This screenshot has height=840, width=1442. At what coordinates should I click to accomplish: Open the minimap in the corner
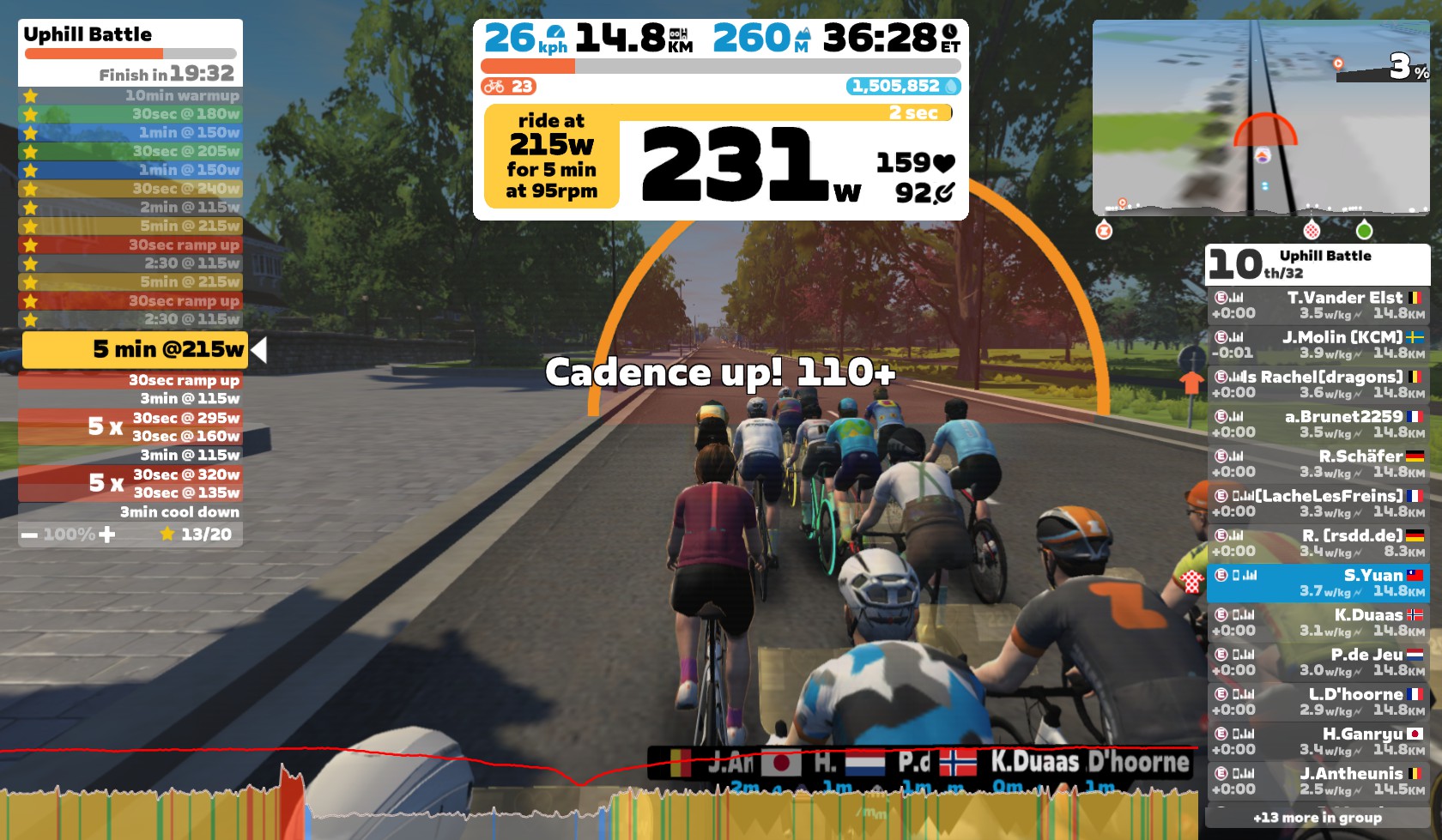pos(1260,118)
